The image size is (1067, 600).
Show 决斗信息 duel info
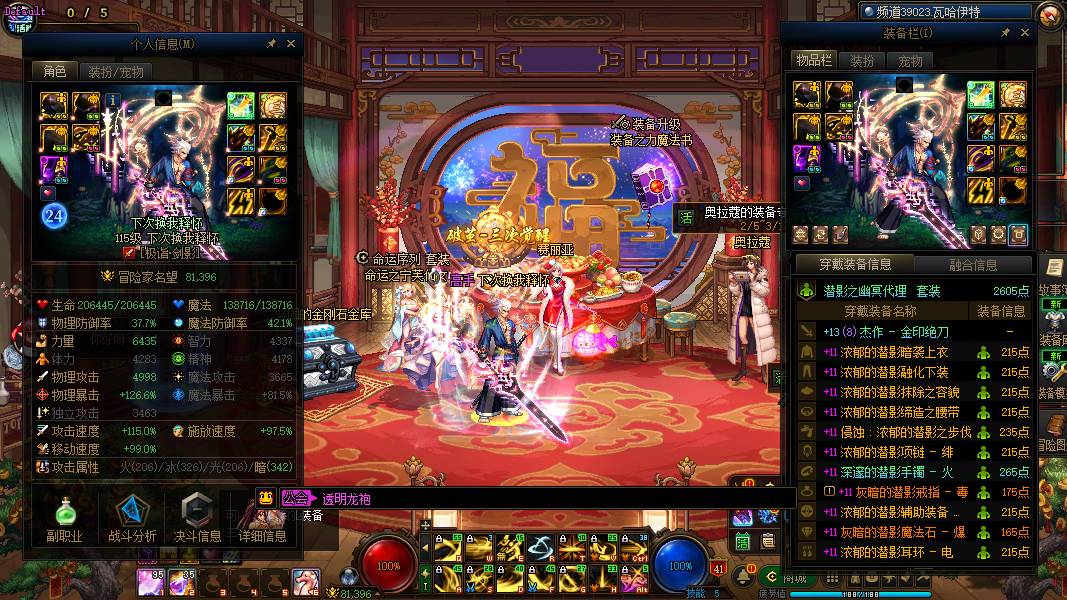pos(197,520)
